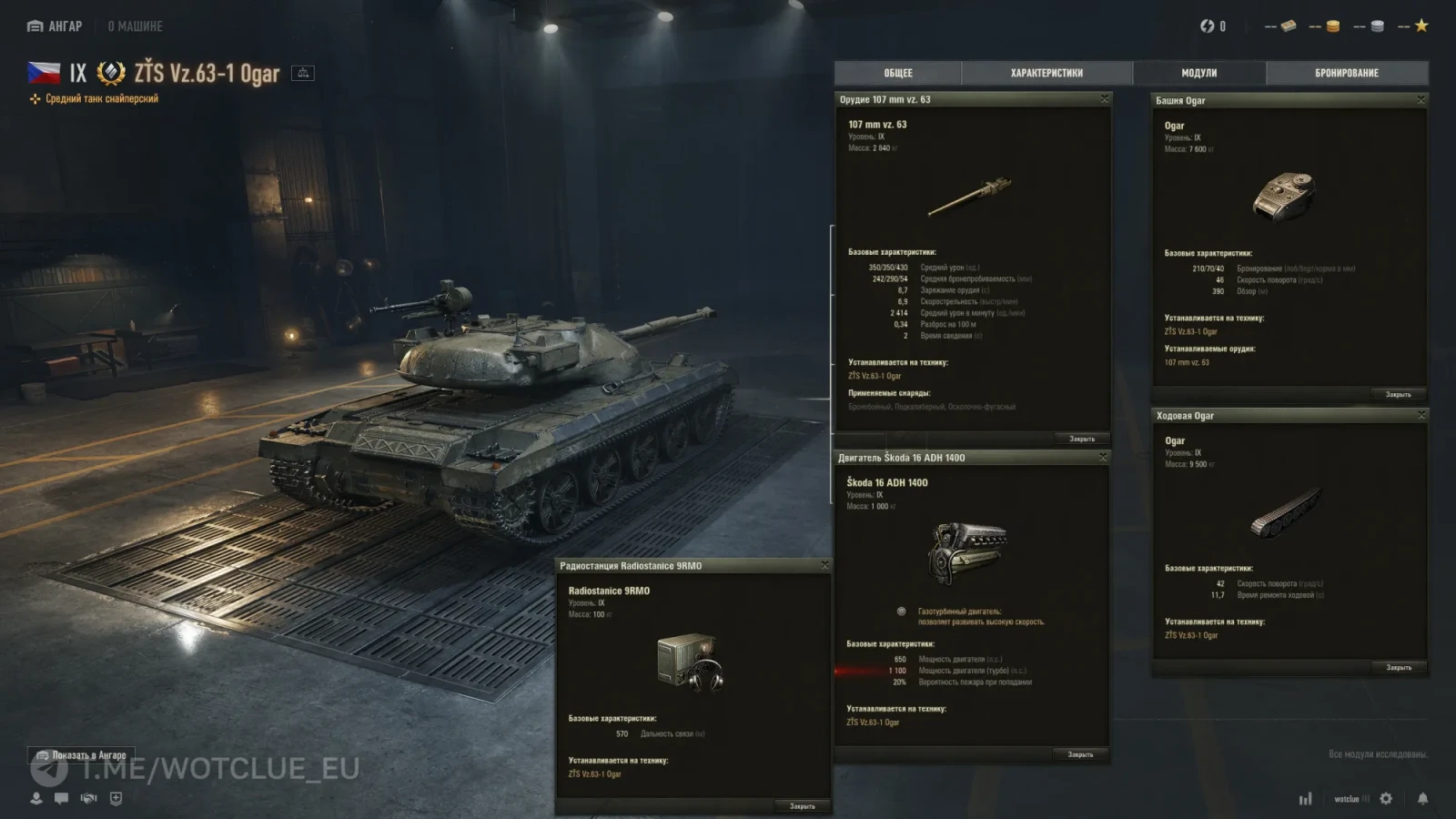Click Показать в Ангаре button
This screenshot has width=1456, height=819.
(81, 755)
